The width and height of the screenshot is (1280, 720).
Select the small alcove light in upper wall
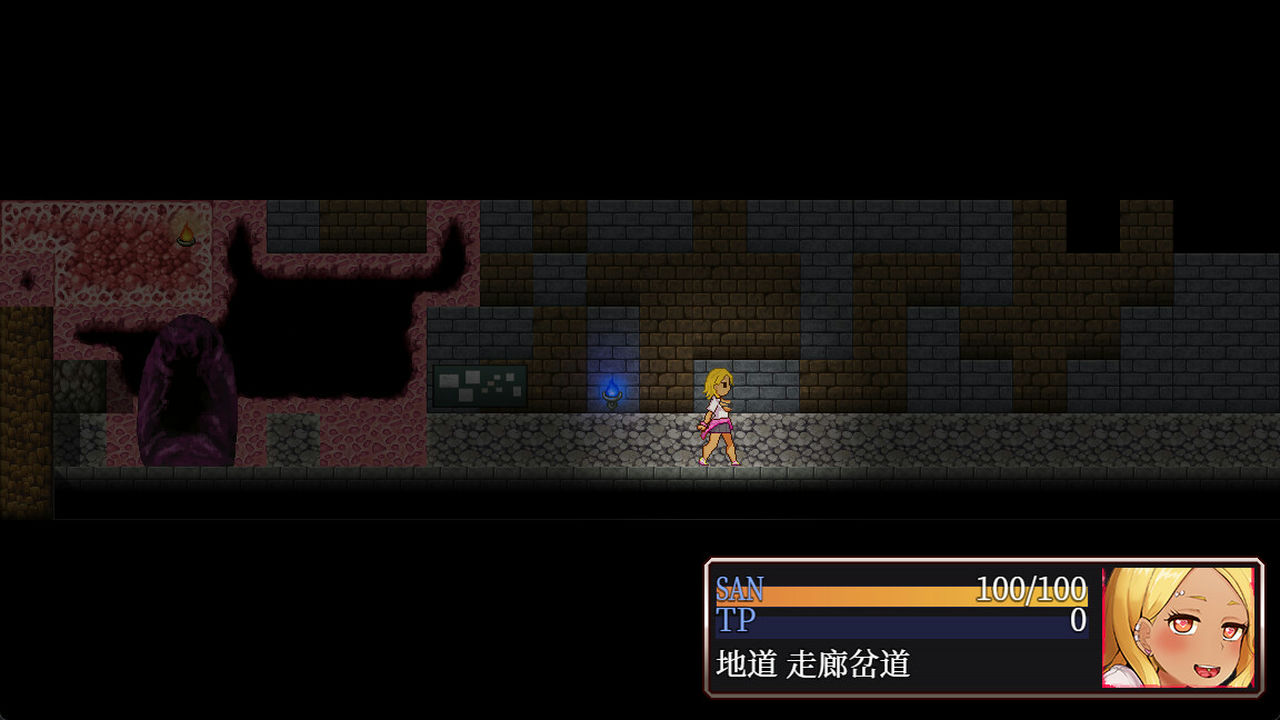[185, 233]
